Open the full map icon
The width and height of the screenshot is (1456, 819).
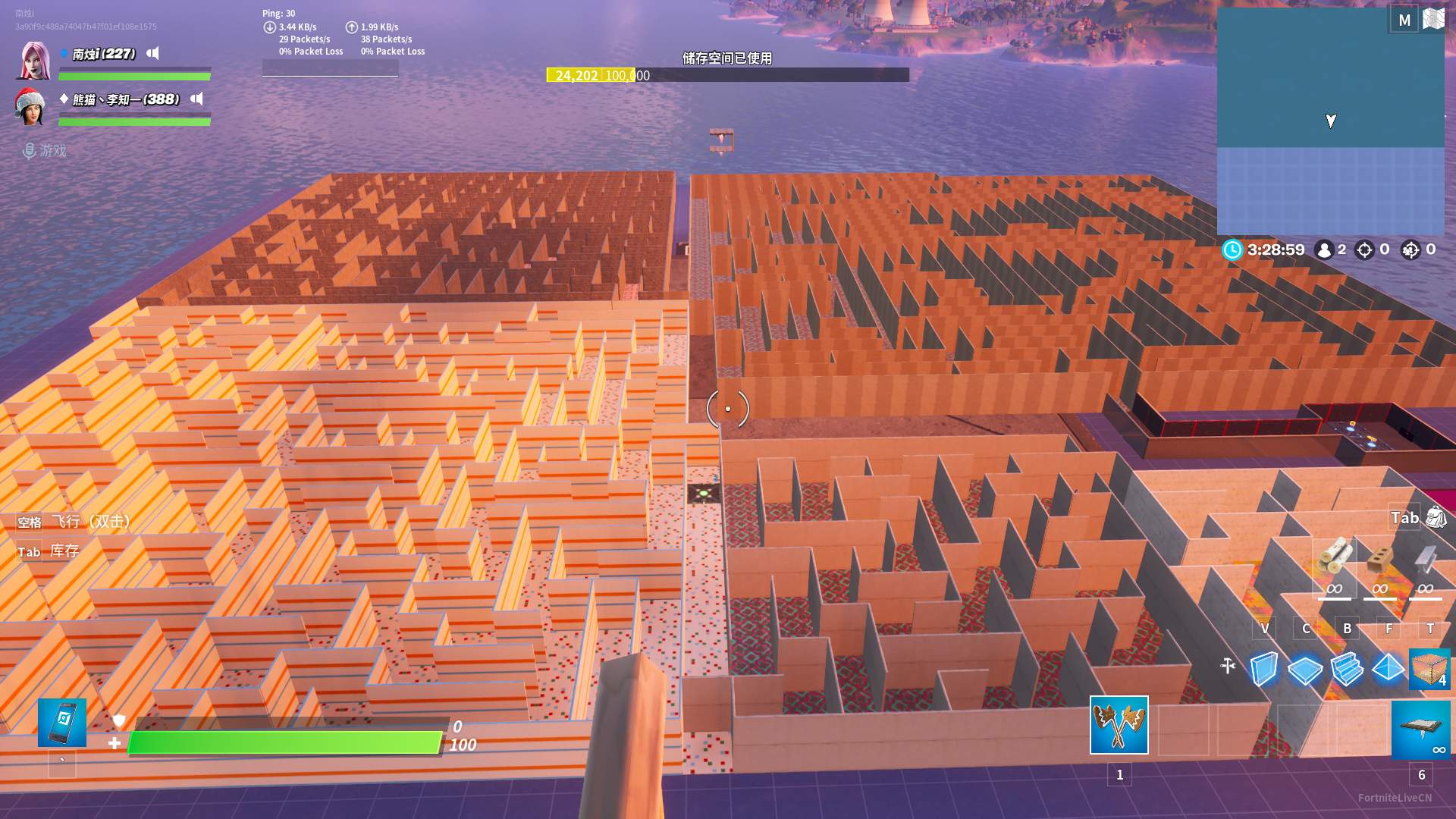tap(1433, 19)
